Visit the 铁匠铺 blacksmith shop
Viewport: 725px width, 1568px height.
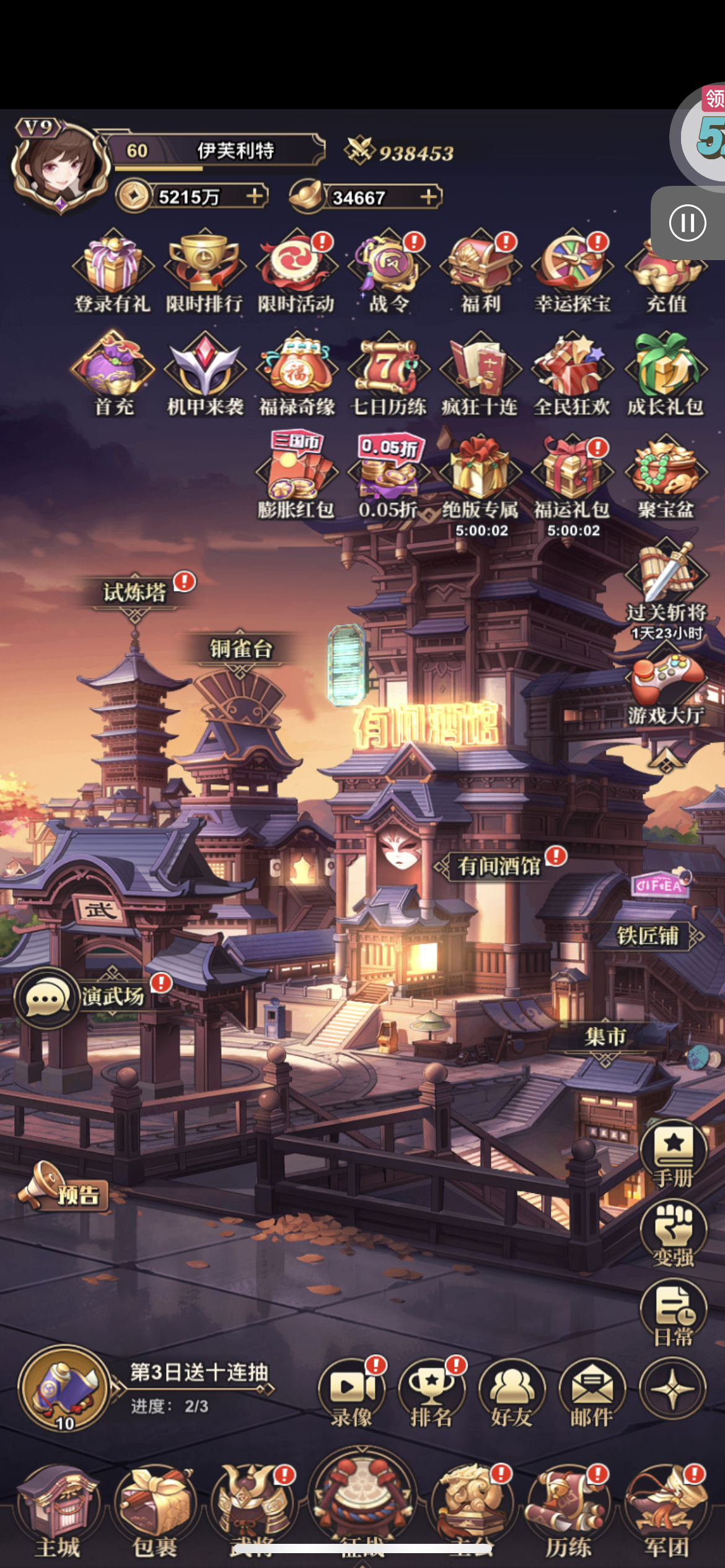click(x=648, y=936)
